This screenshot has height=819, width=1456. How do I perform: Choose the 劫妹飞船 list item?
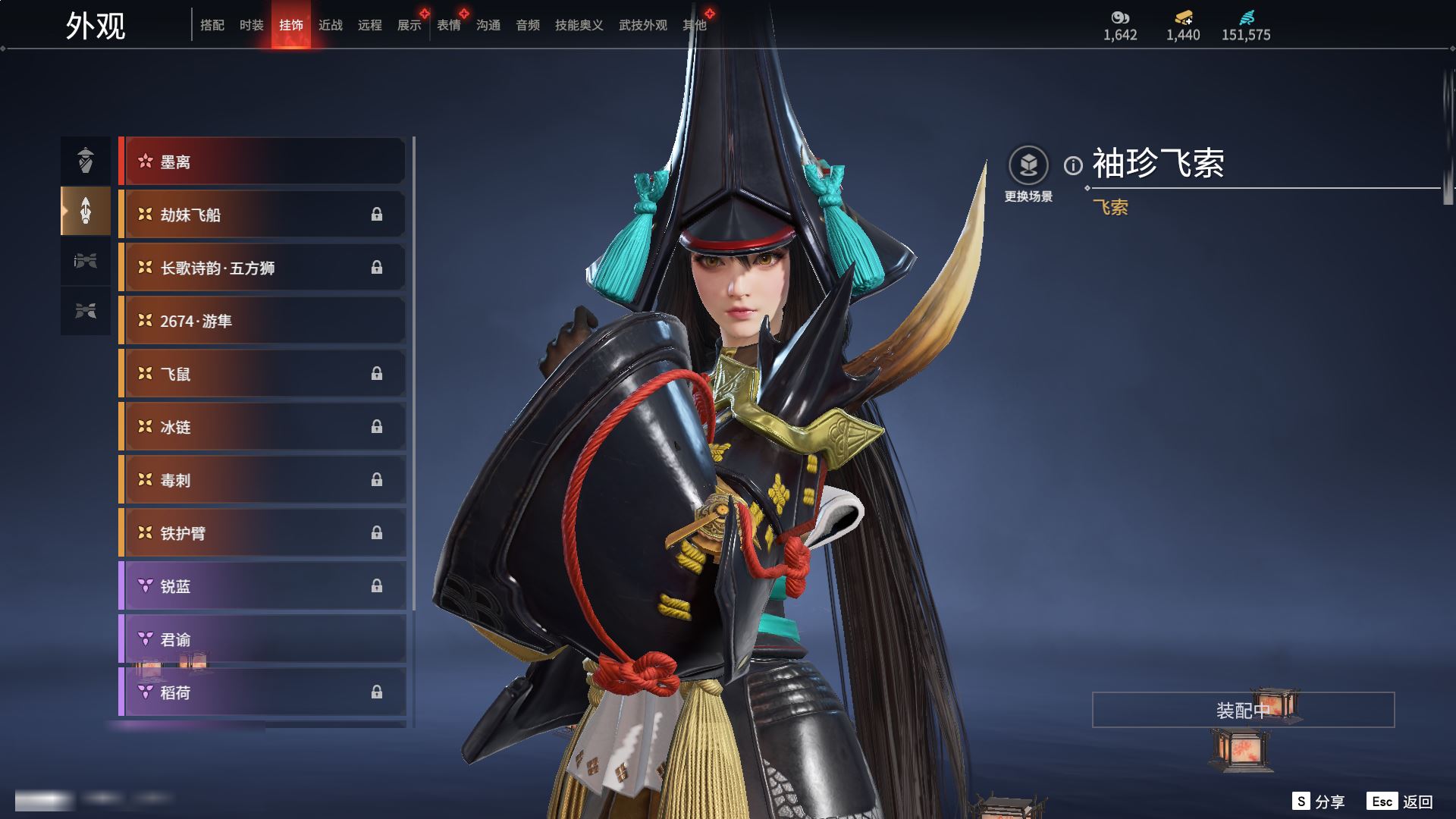pyautogui.click(x=262, y=215)
